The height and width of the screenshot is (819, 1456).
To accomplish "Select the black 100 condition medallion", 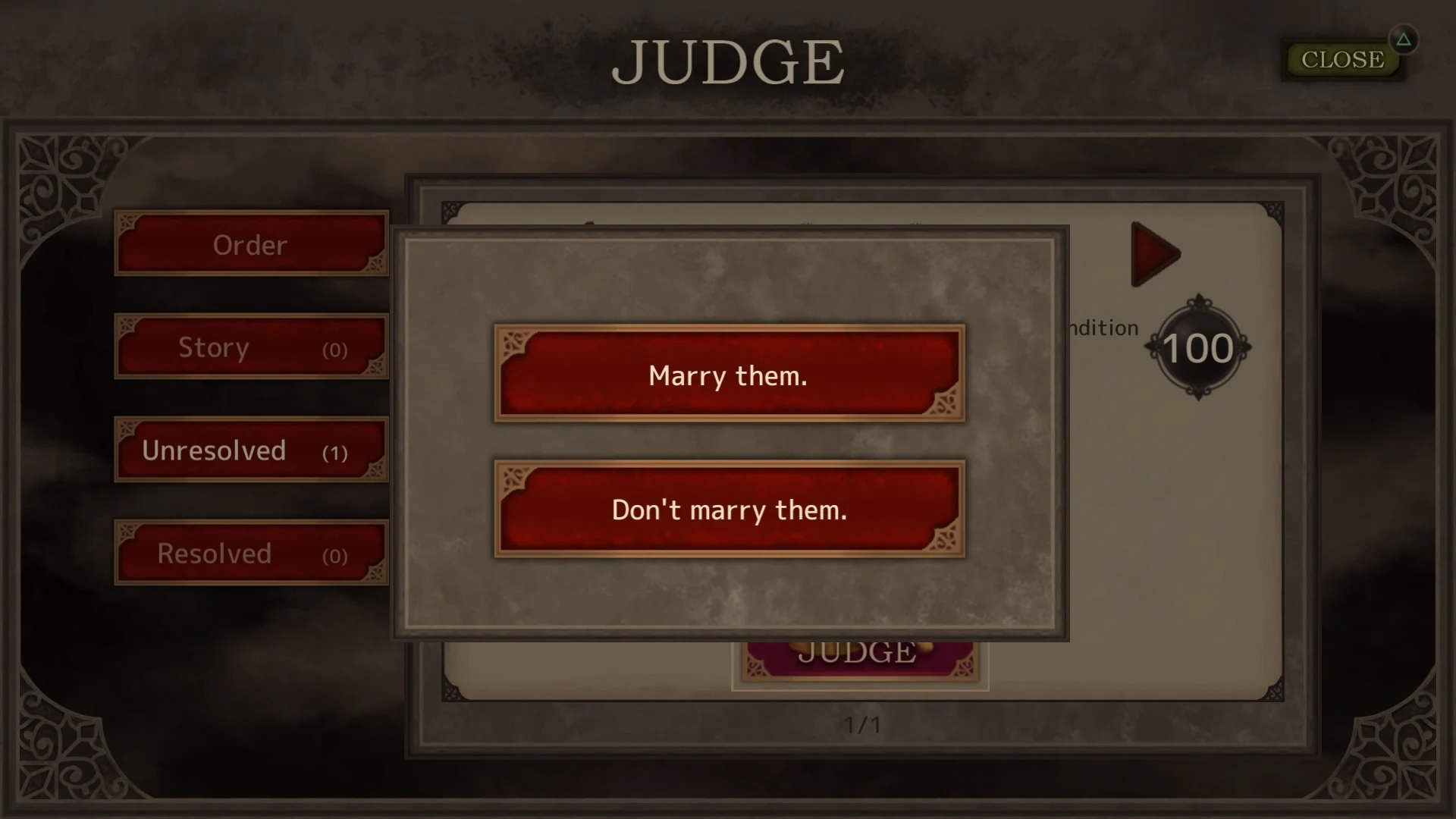I will tap(1199, 347).
